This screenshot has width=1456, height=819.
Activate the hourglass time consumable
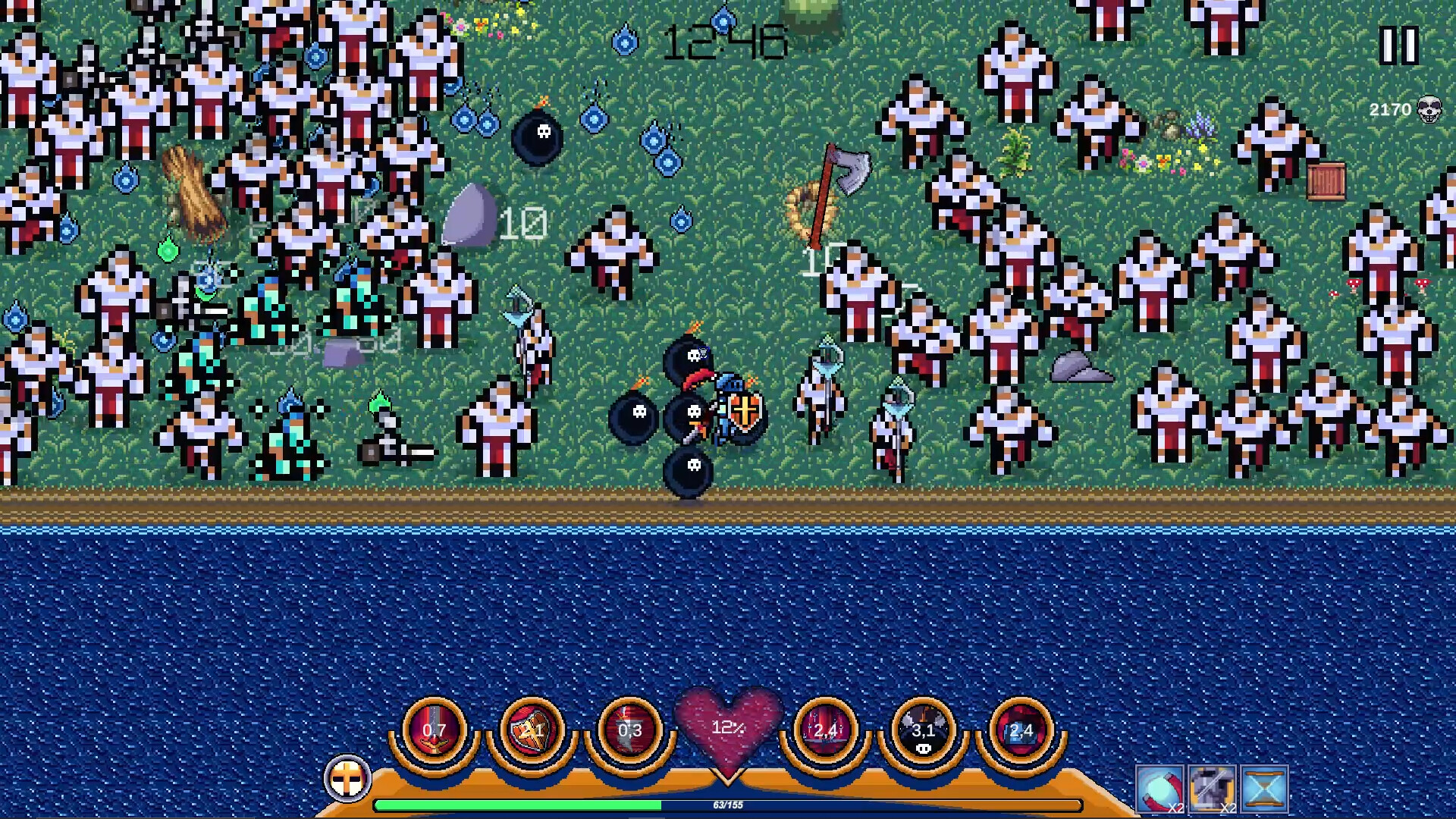pos(1265,789)
